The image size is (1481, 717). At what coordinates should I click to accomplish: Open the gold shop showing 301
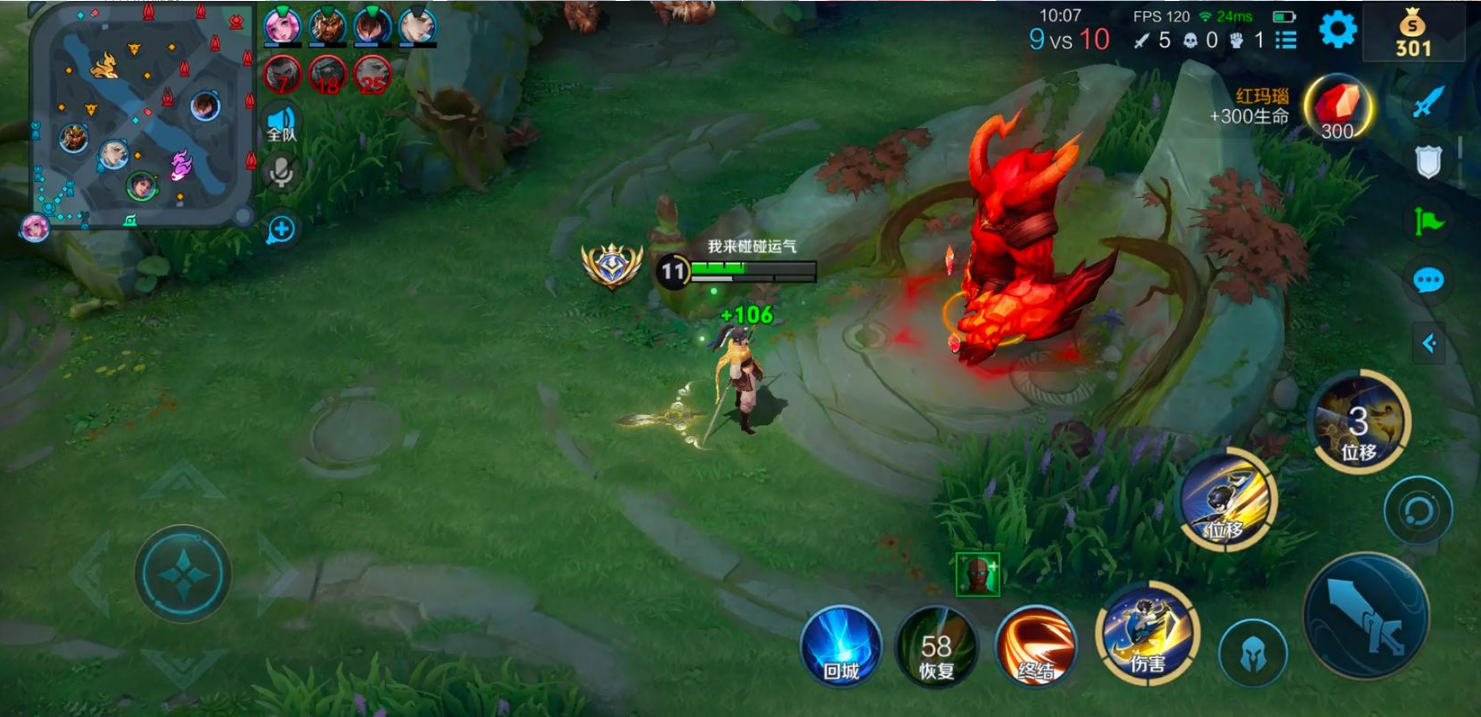pyautogui.click(x=1413, y=34)
